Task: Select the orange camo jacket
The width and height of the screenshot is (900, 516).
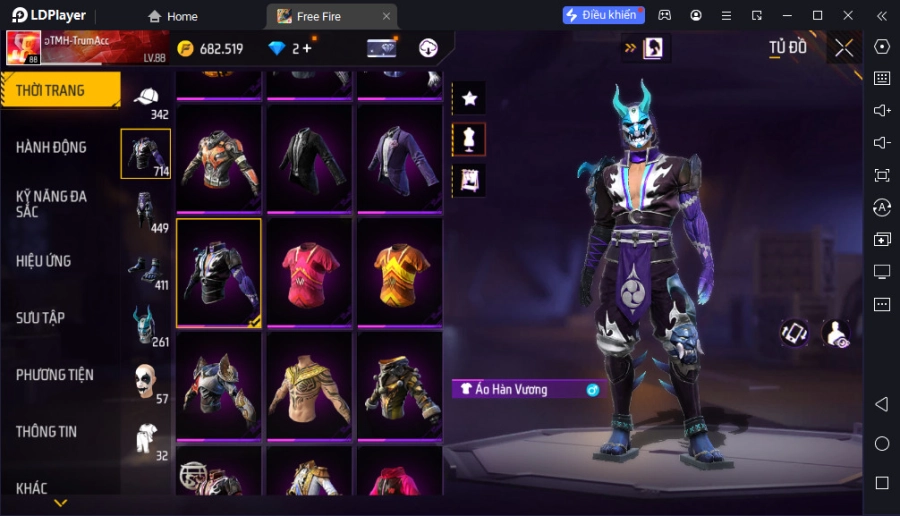Action: (219, 158)
